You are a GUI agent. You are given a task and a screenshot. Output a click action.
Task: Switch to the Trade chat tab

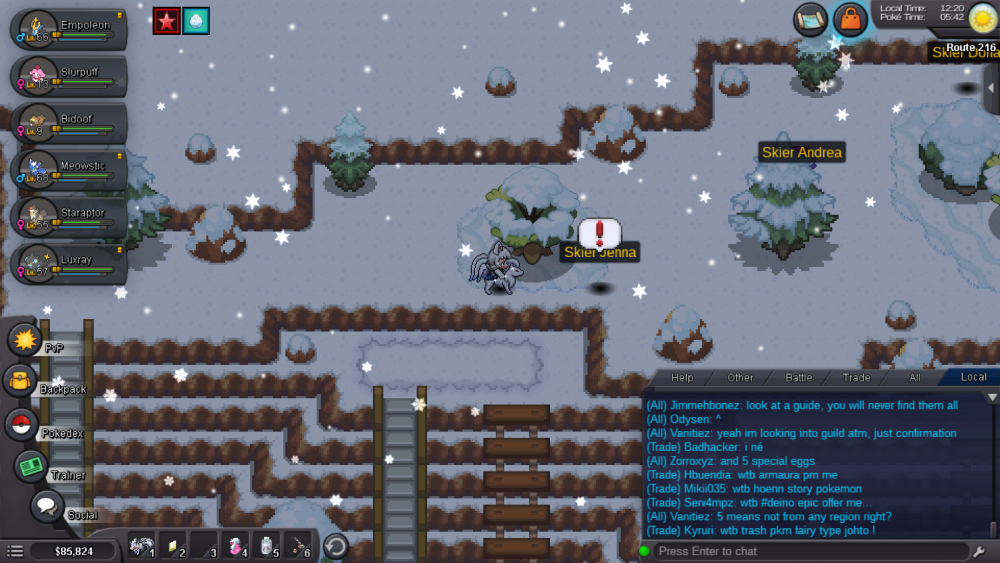856,377
